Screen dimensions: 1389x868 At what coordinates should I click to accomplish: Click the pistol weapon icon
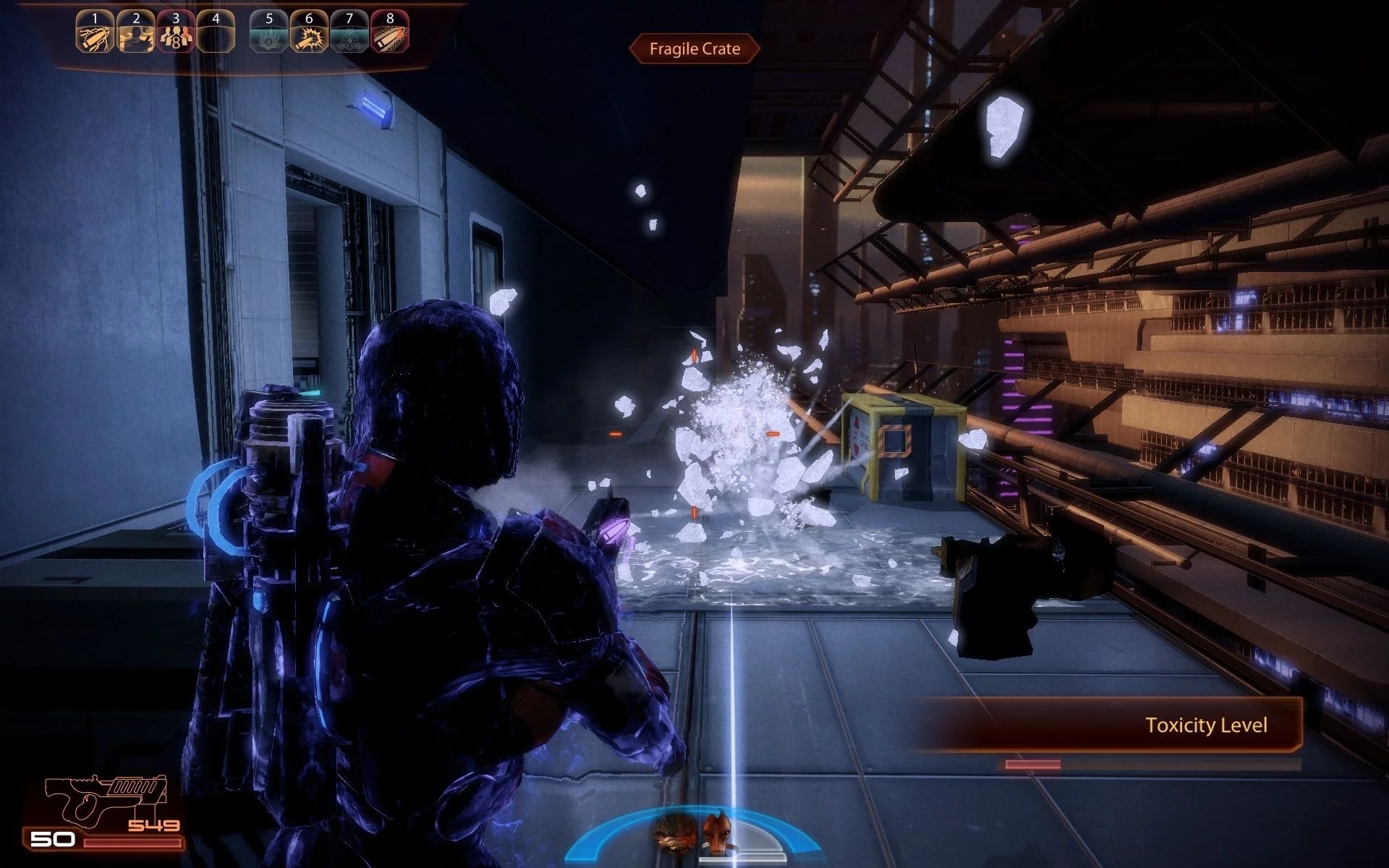pyautogui.click(x=105, y=799)
